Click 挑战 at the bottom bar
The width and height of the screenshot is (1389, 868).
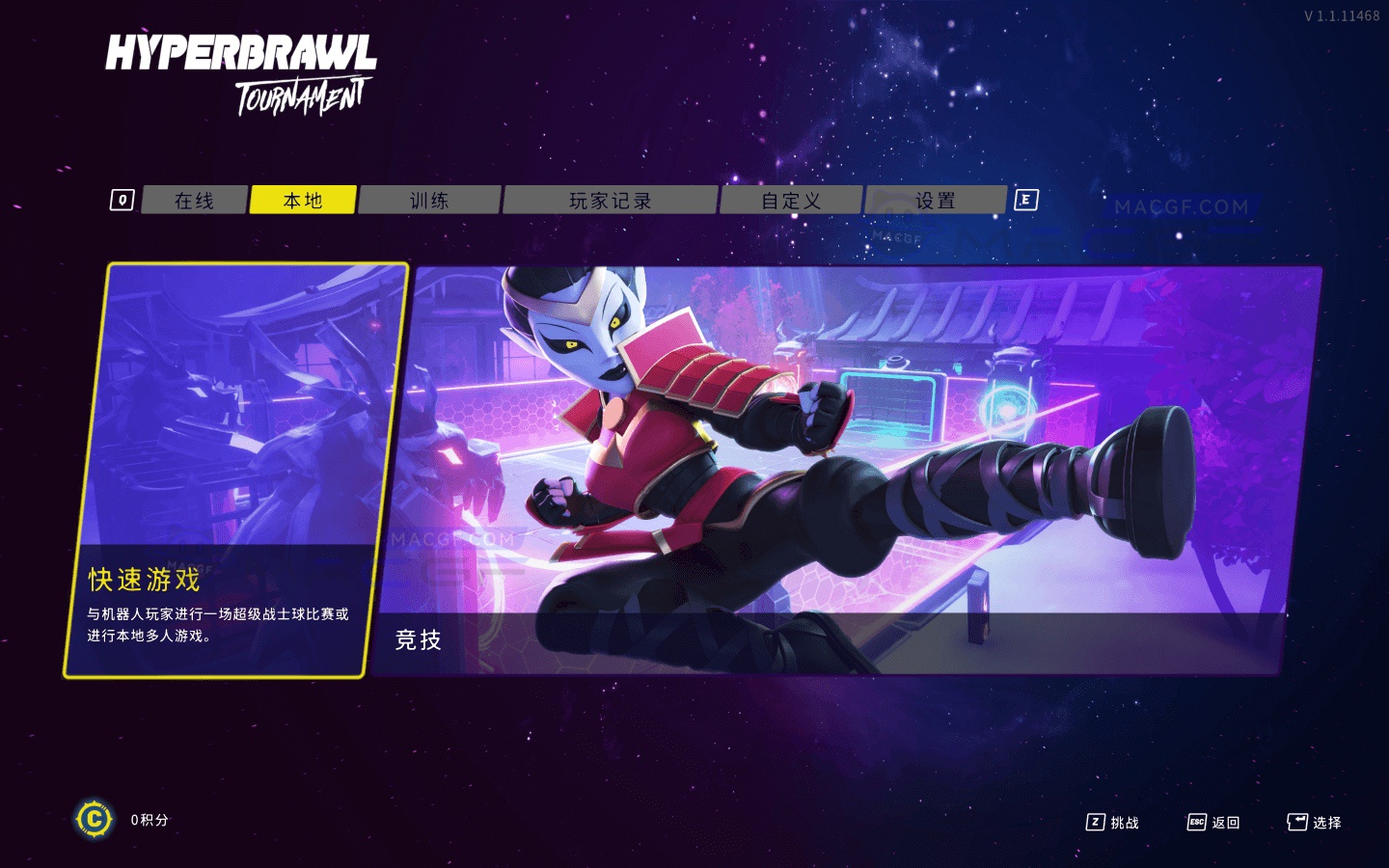click(x=1127, y=823)
